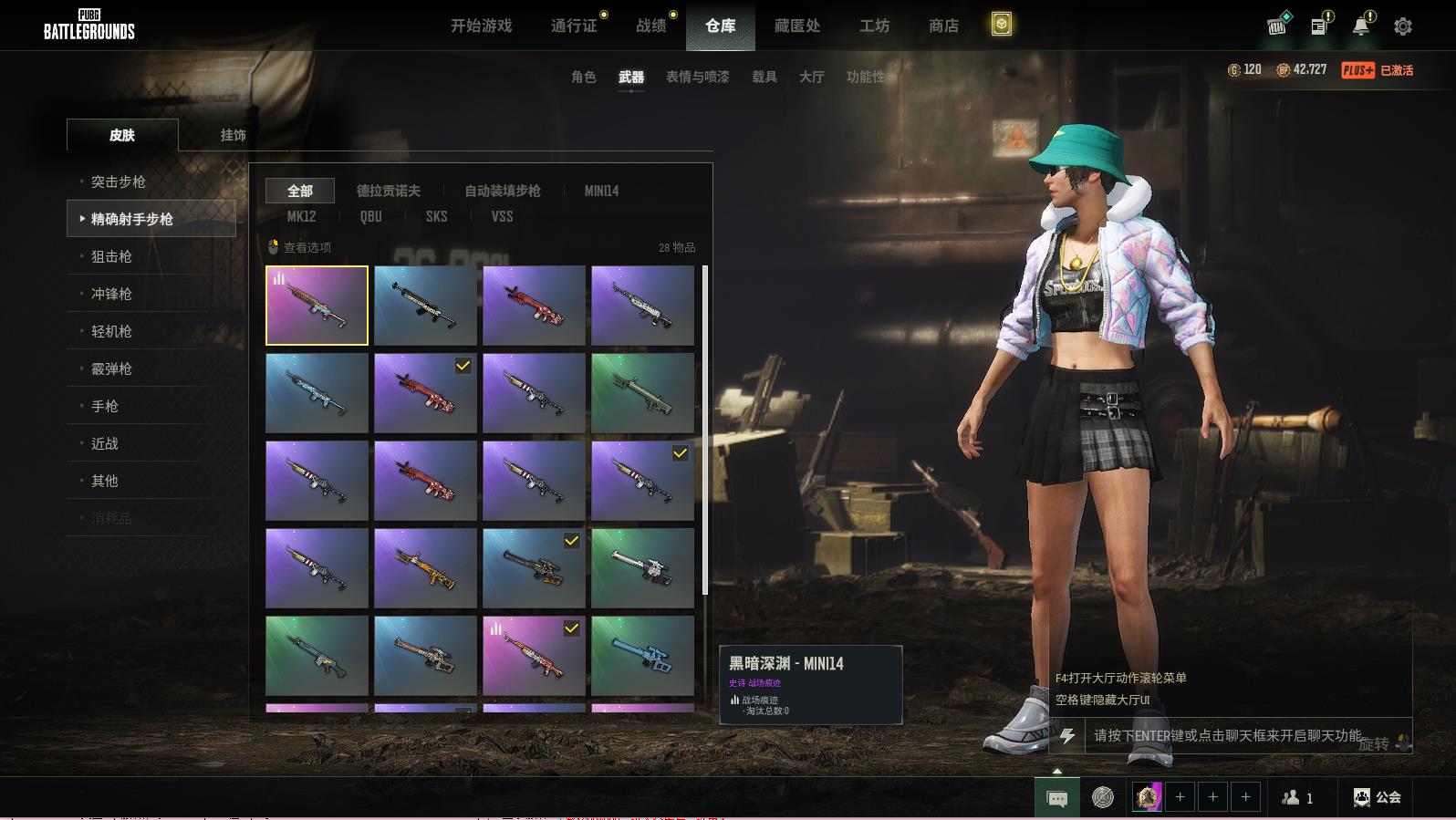Open the settings gear icon

click(1403, 26)
